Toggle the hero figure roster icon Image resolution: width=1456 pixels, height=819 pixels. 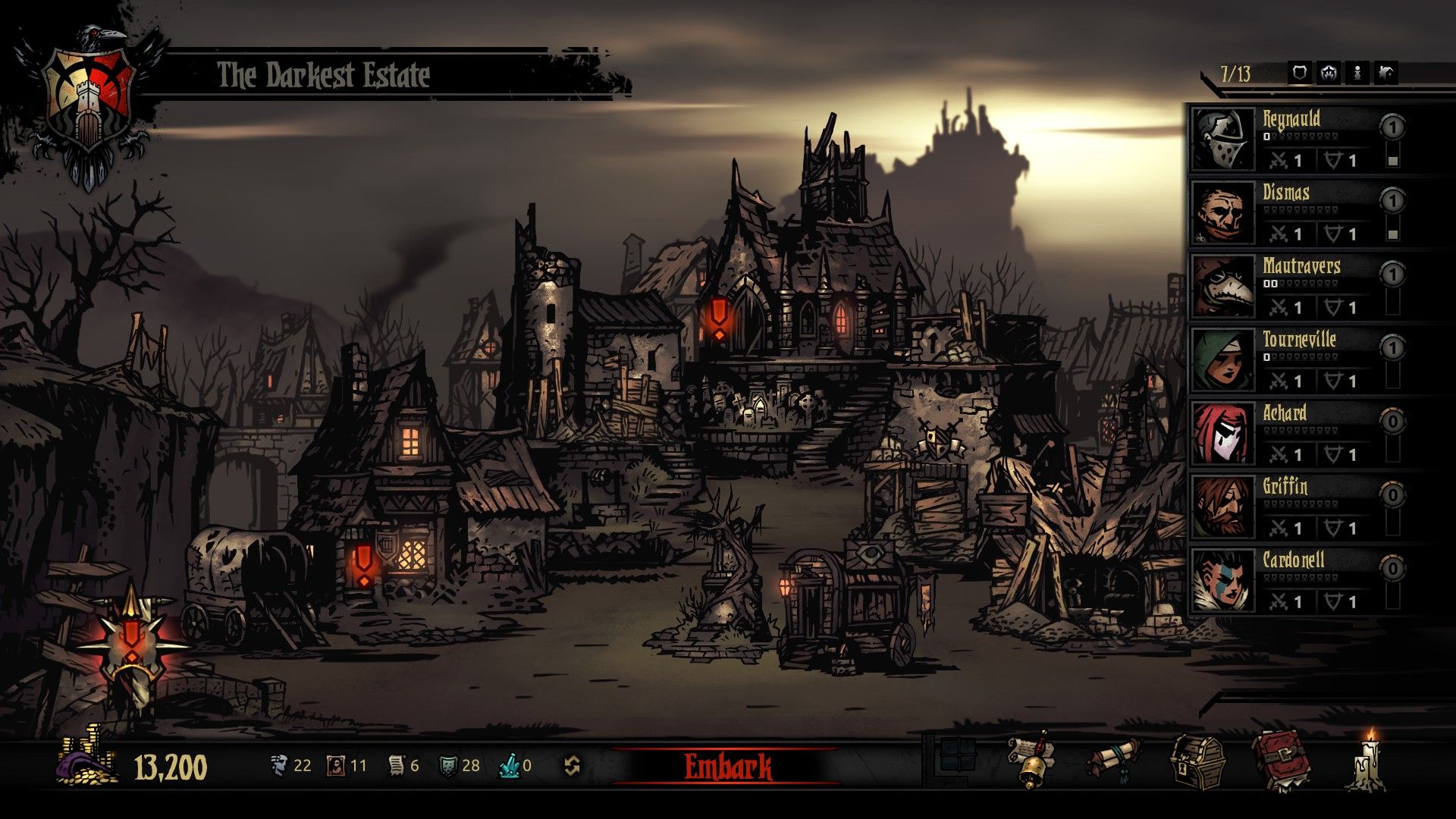(x=1357, y=73)
